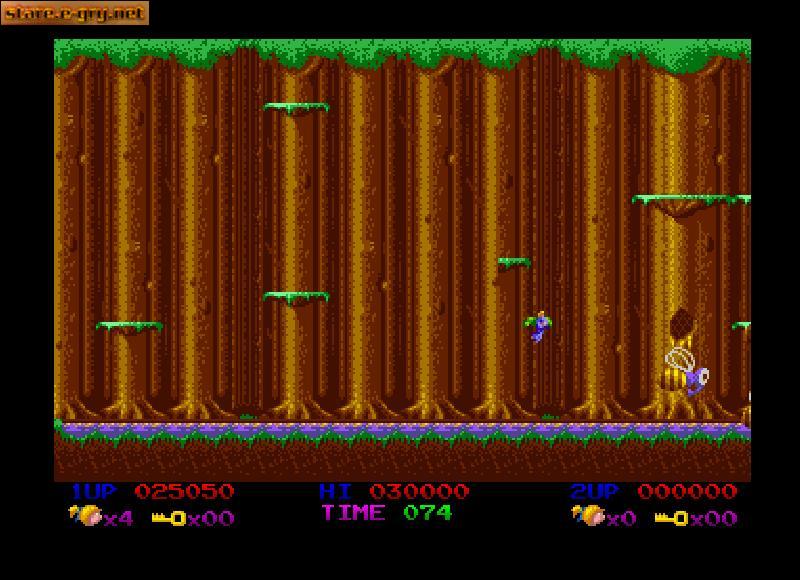The width and height of the screenshot is (800, 580).
Task: Click player one's bee lives icon
Action: tap(85, 516)
